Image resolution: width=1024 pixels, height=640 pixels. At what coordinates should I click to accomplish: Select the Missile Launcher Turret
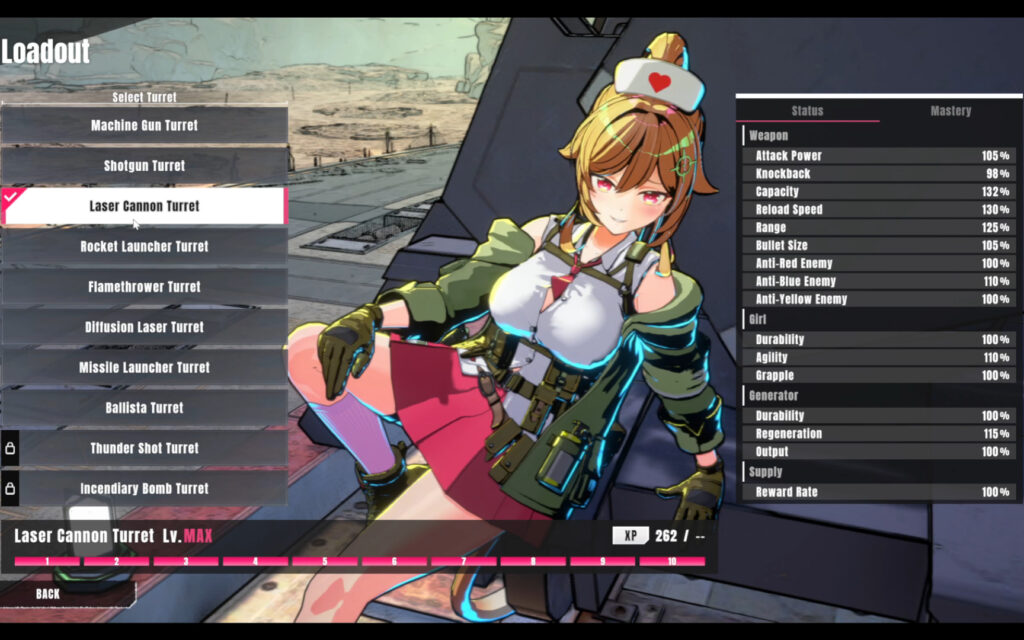(144, 367)
